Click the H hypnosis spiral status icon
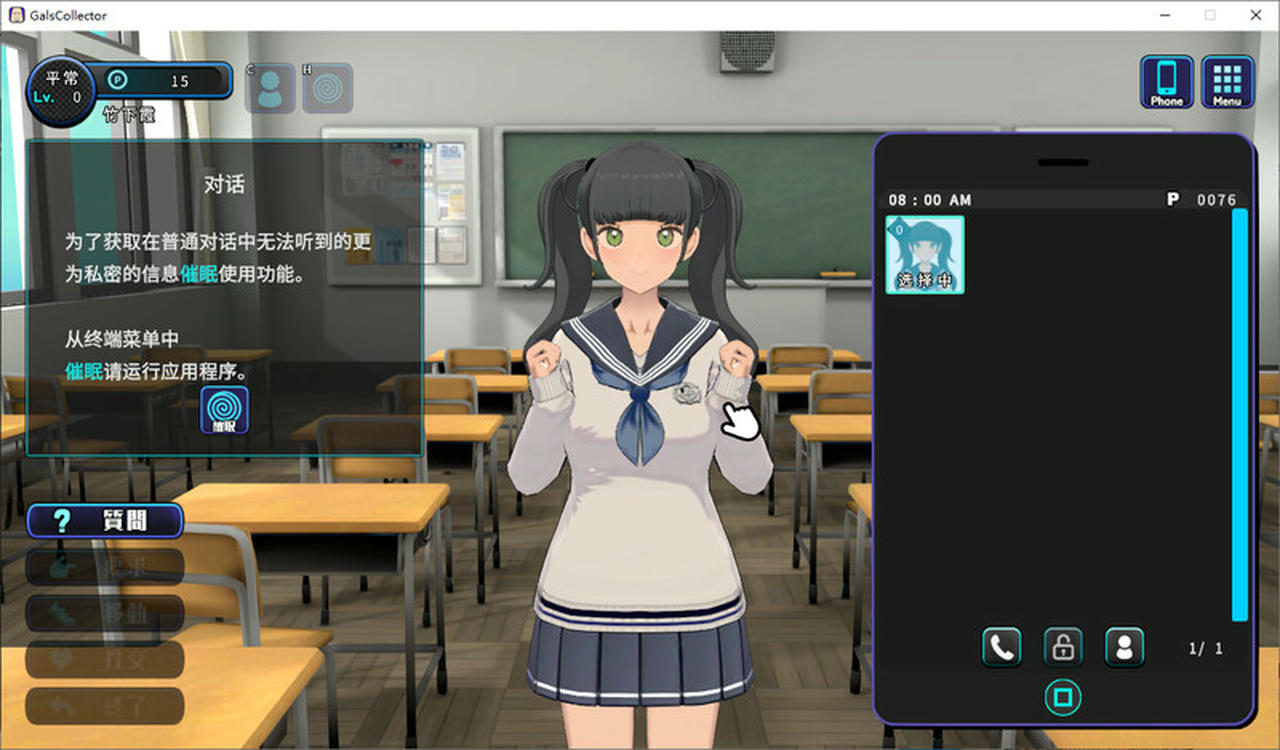Screen dimensions: 1280x750 pyautogui.click(x=329, y=86)
